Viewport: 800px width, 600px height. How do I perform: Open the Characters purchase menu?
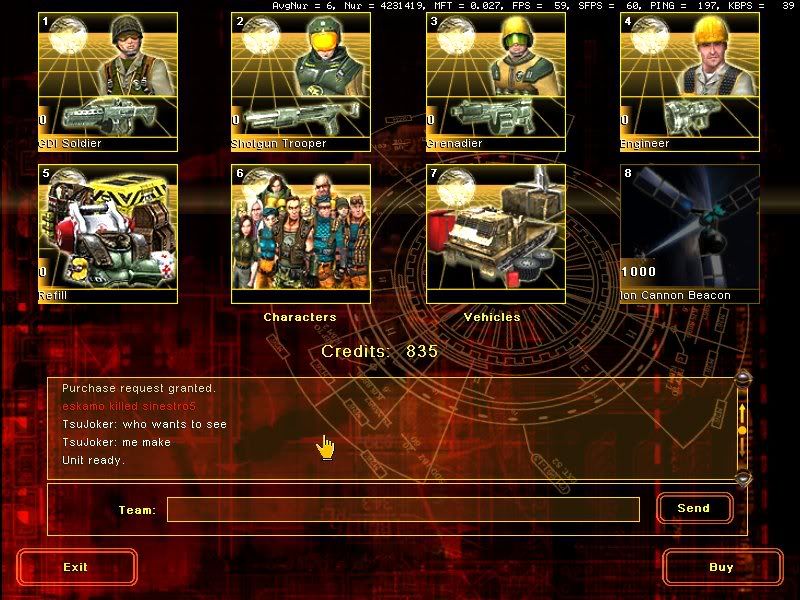(301, 233)
